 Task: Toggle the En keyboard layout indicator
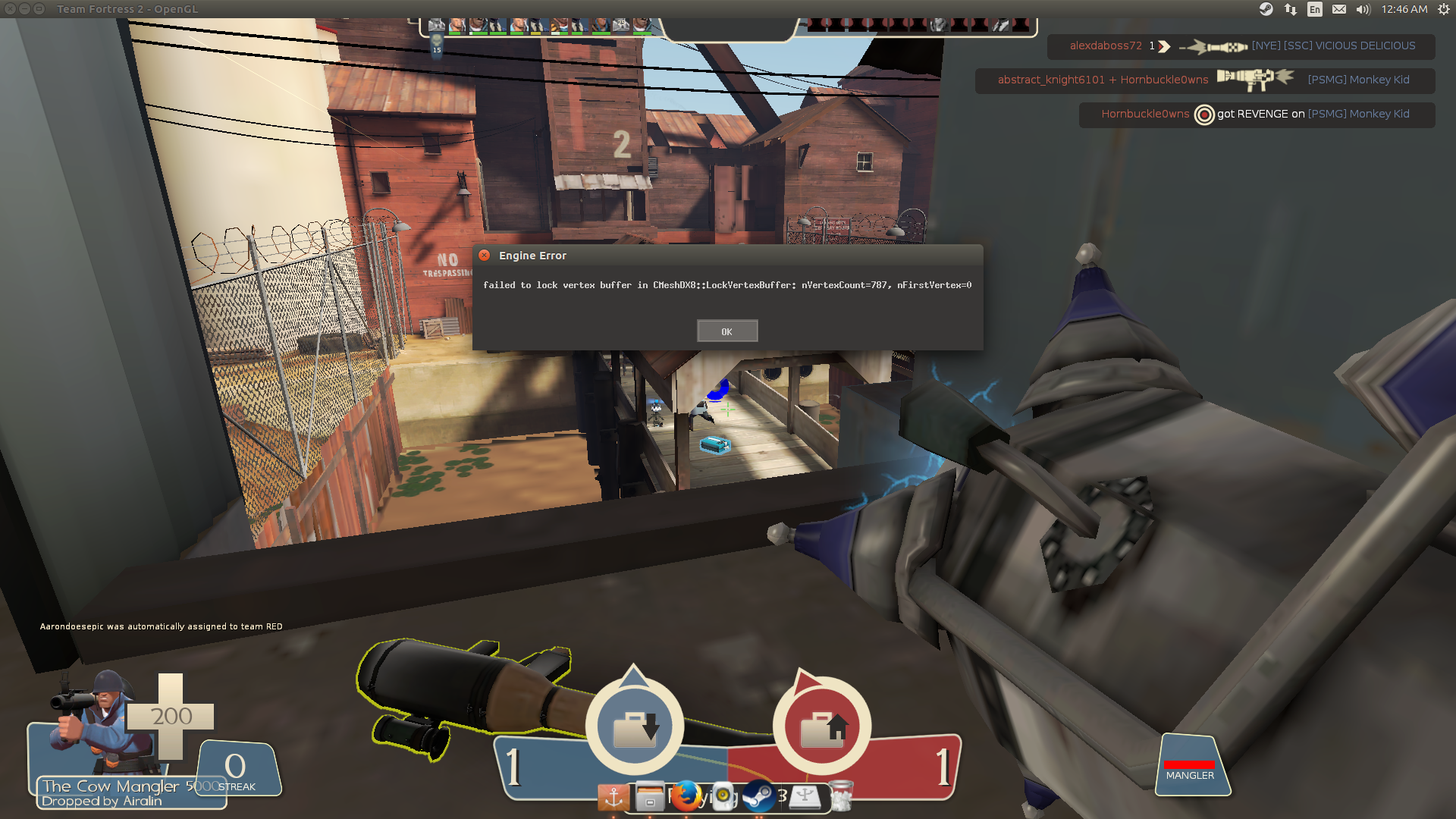click(x=1314, y=9)
